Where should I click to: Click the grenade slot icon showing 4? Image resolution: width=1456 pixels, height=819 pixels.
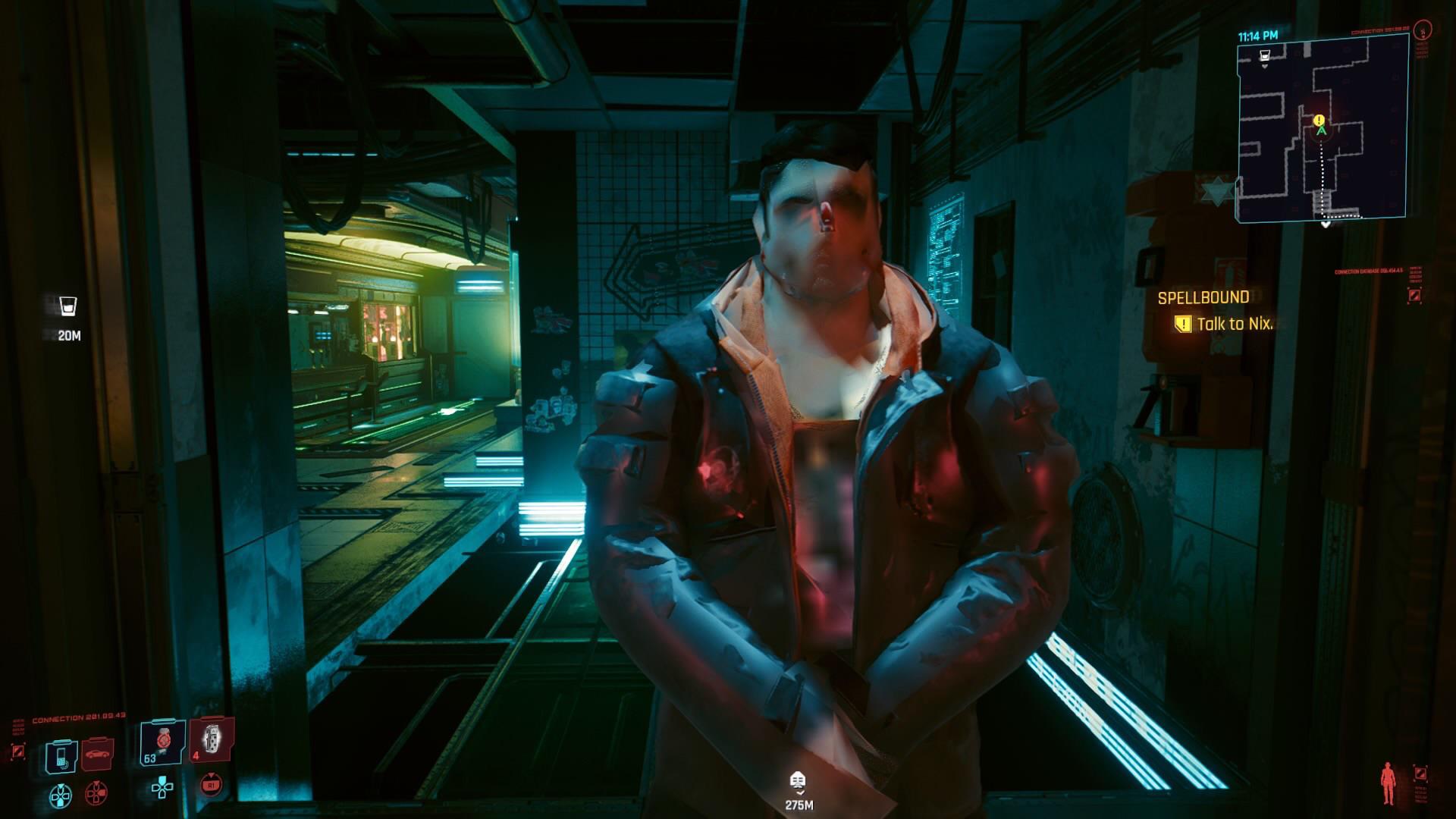click(x=212, y=742)
